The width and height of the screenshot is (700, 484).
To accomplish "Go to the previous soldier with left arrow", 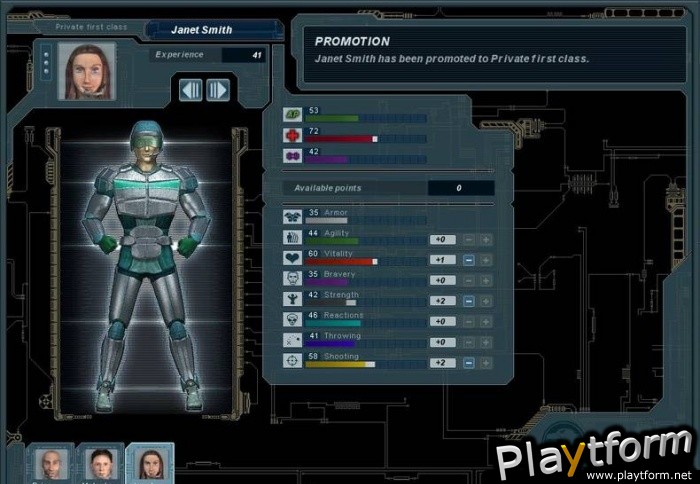I will click(191, 90).
